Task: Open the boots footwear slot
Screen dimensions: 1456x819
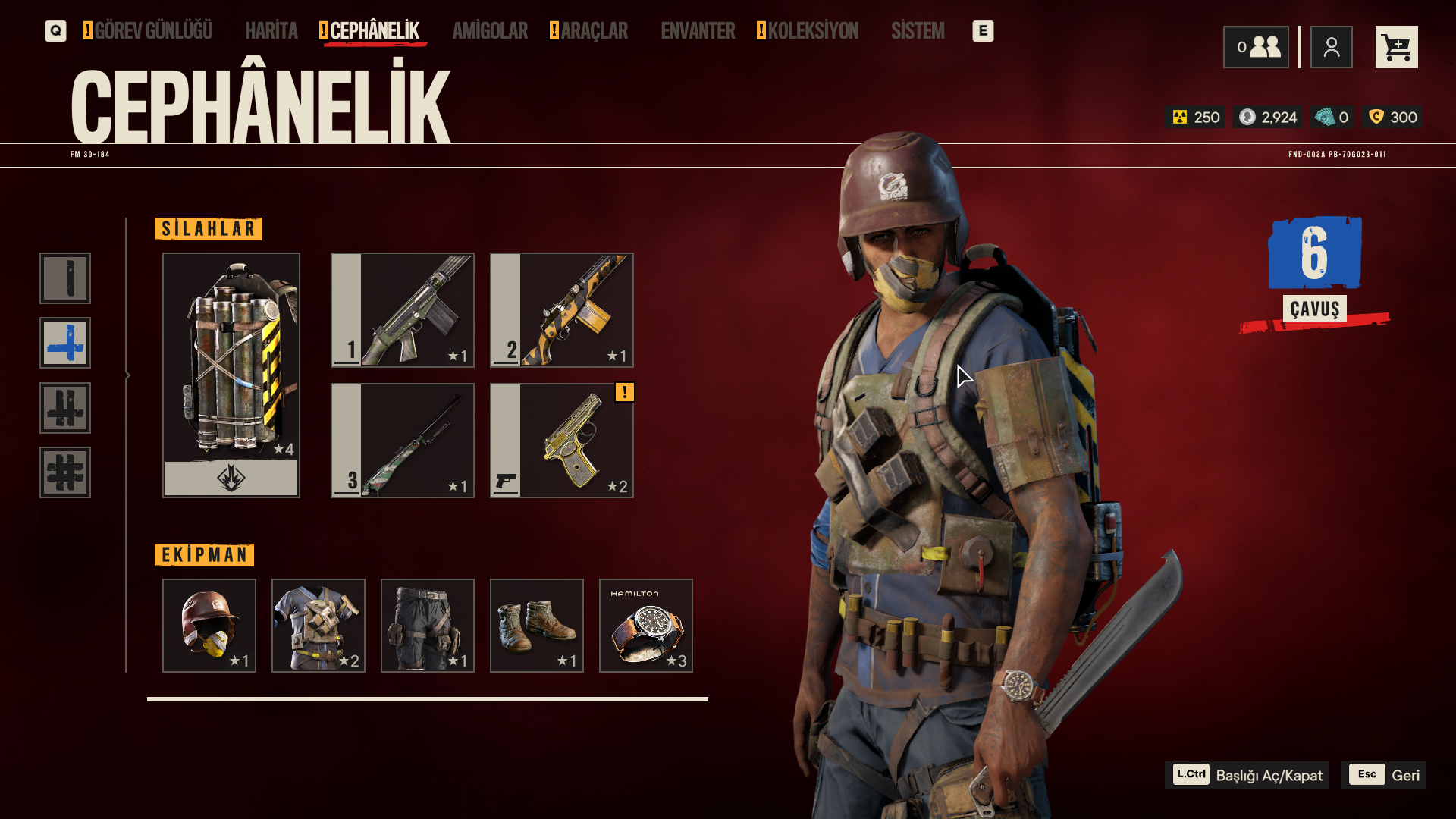Action: 537,626
